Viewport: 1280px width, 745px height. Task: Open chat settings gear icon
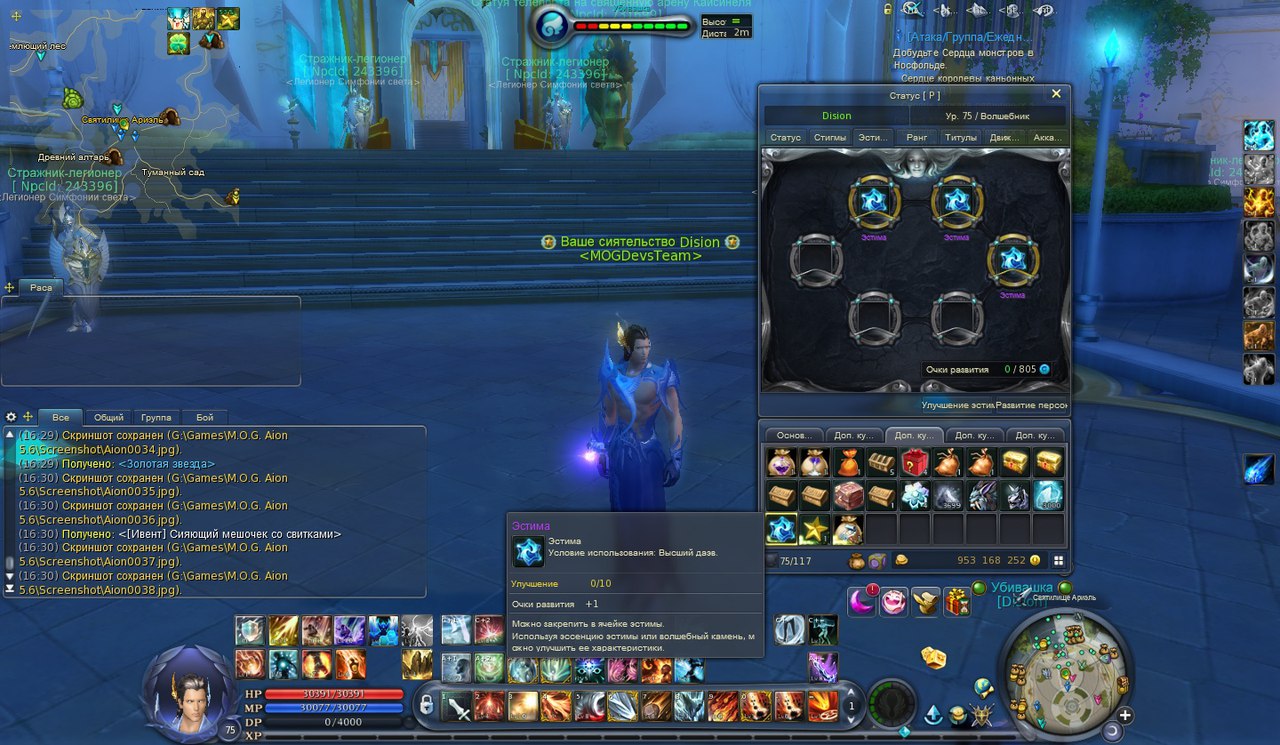coord(11,416)
